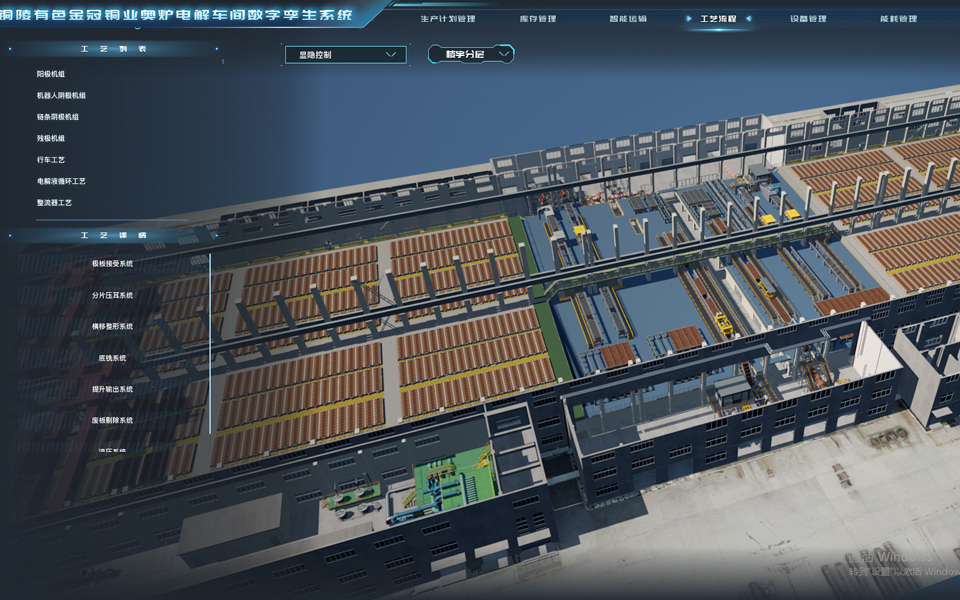960x600 pixels.
Task: Select the 工艺流程 tab
Action: click(718, 19)
